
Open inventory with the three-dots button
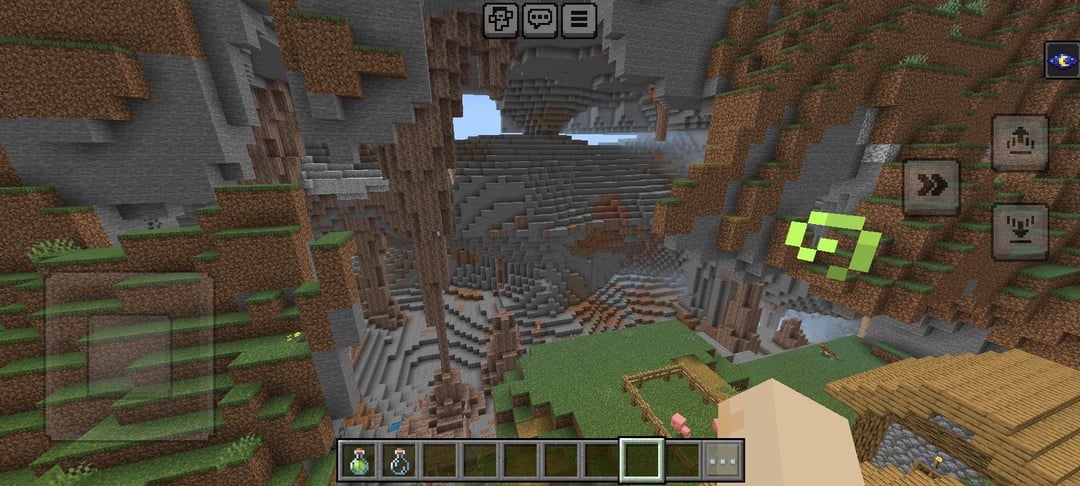[723, 461]
